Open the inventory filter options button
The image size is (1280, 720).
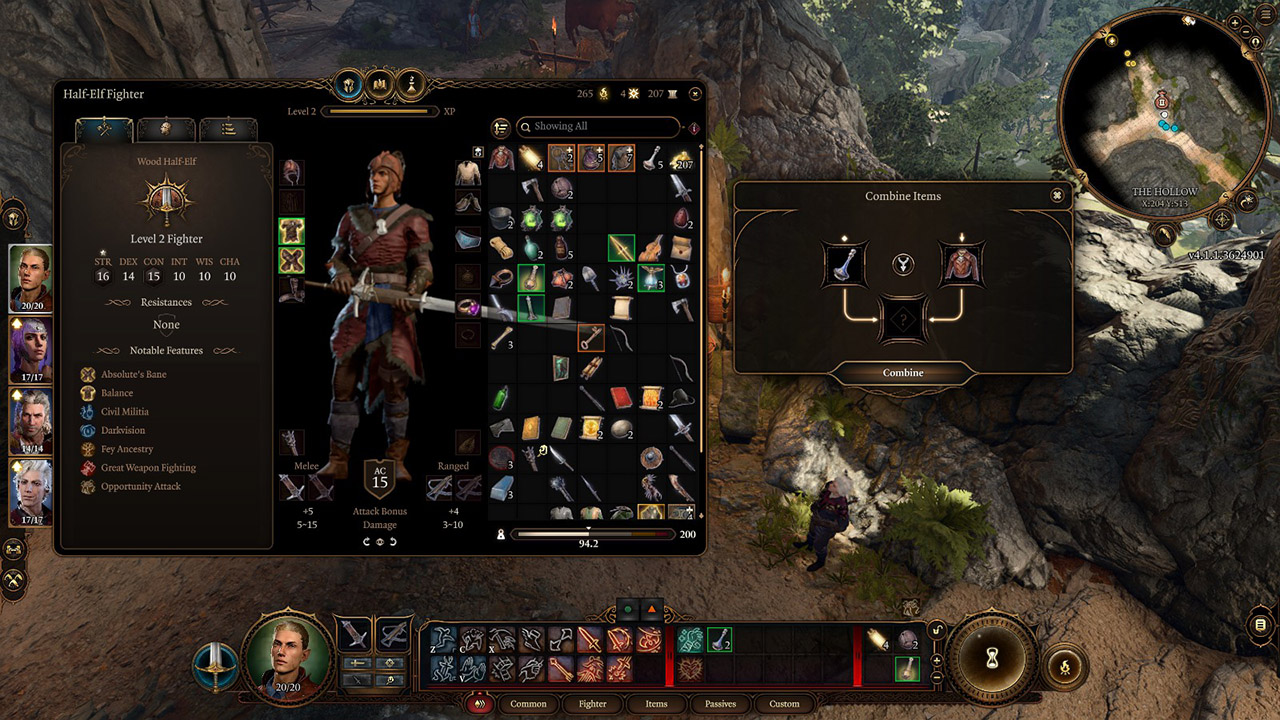[501, 127]
